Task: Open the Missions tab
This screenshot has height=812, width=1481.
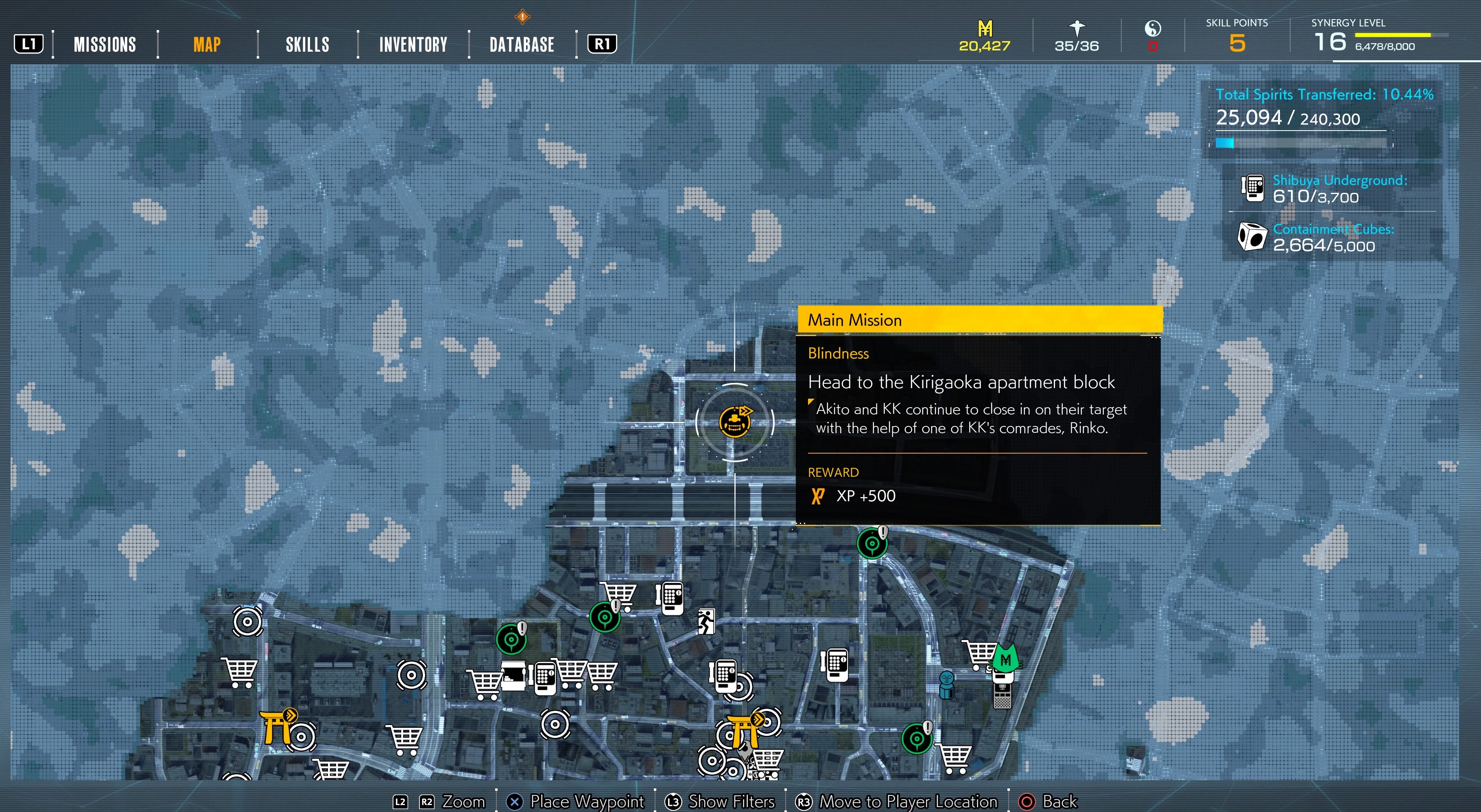Action: click(105, 44)
